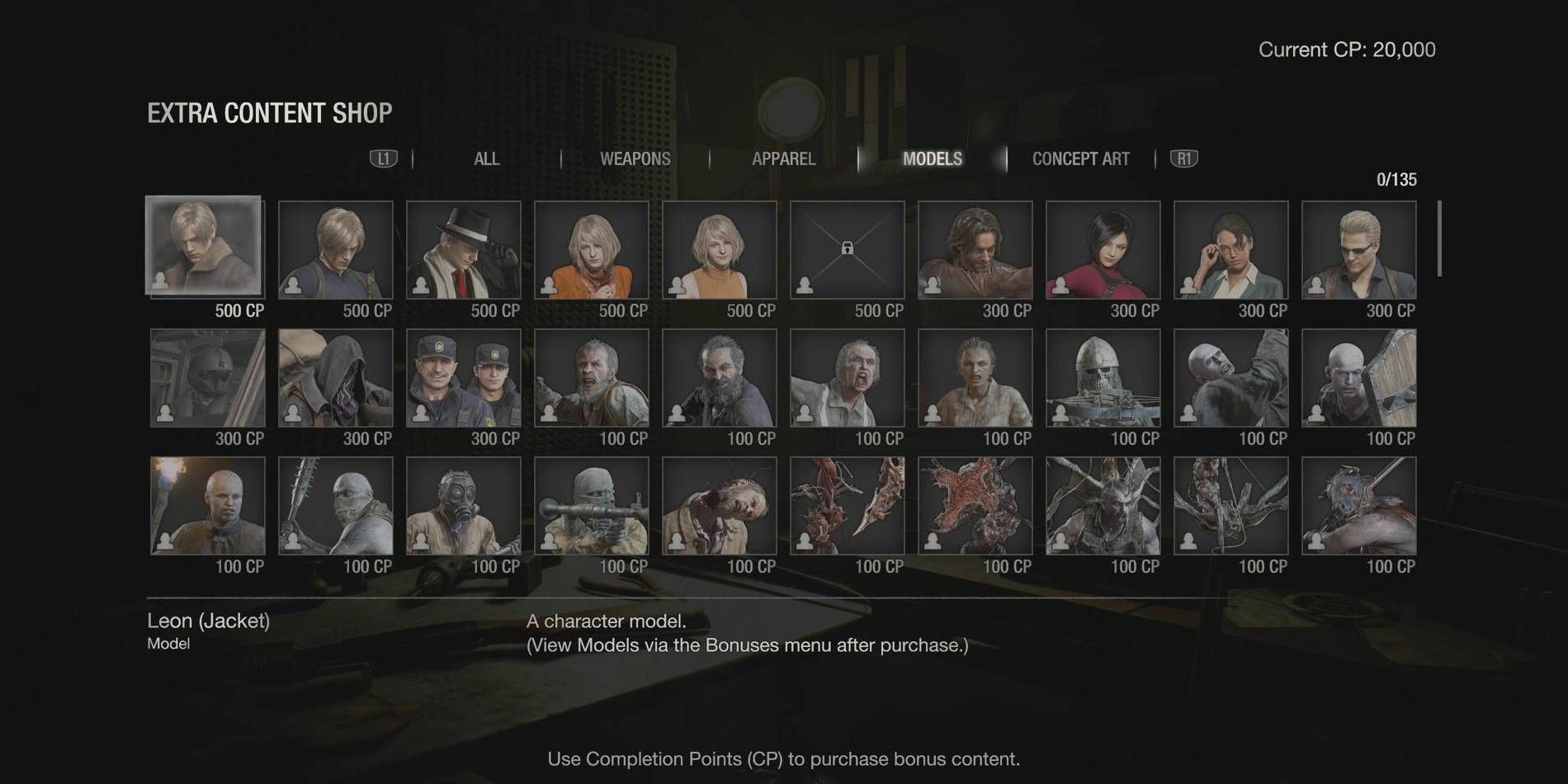The width and height of the screenshot is (1568, 784).
Task: Open the CONCEPT ART tab
Action: click(x=1082, y=158)
